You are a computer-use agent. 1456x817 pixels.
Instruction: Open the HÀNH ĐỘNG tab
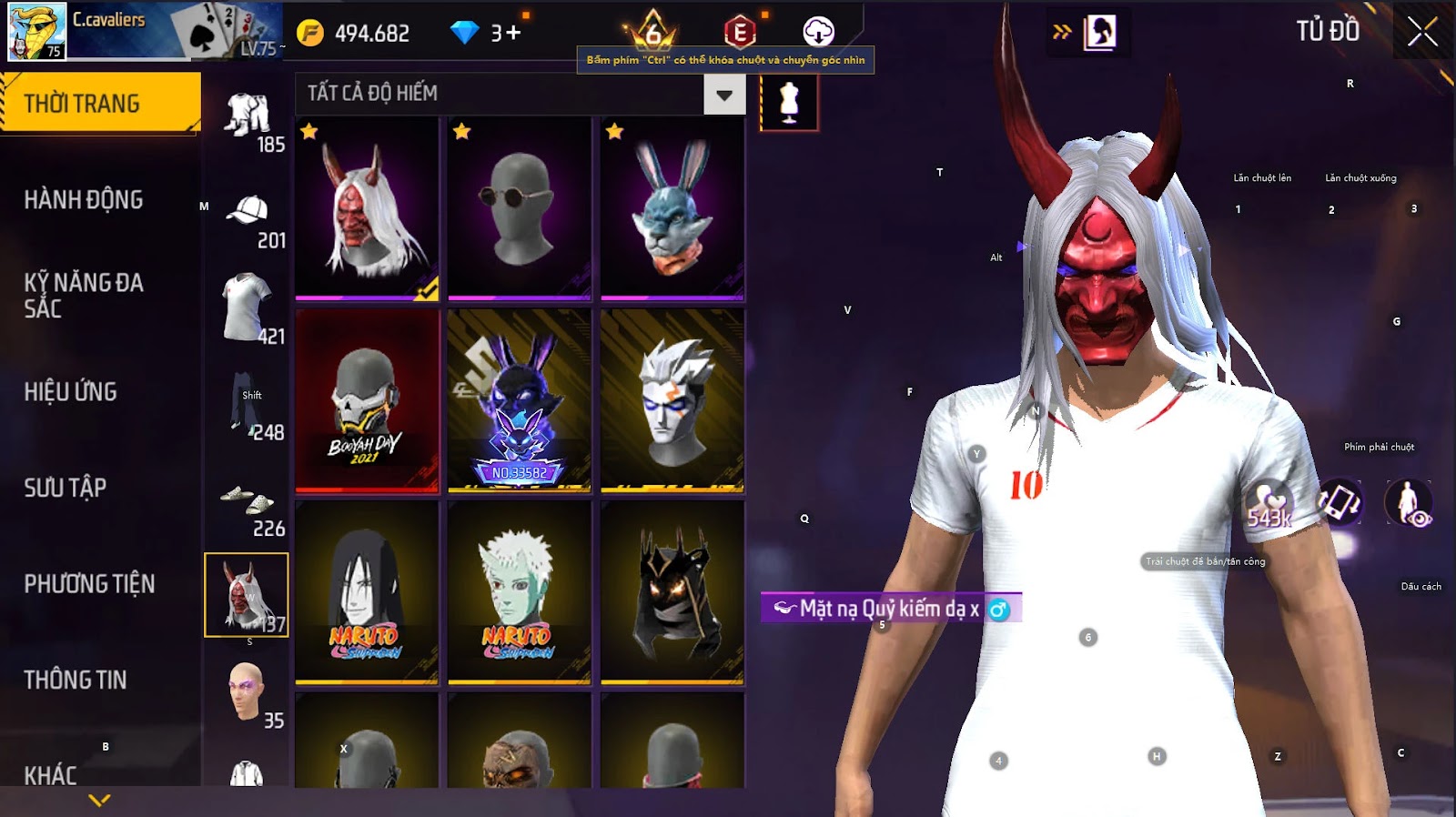[x=84, y=199]
